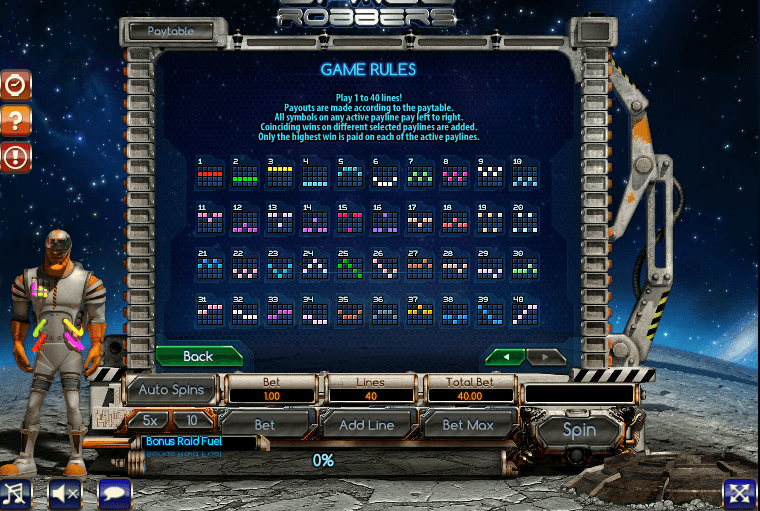Toggle the muted speaker sound button
The height and width of the screenshot is (511, 760).
(65, 493)
